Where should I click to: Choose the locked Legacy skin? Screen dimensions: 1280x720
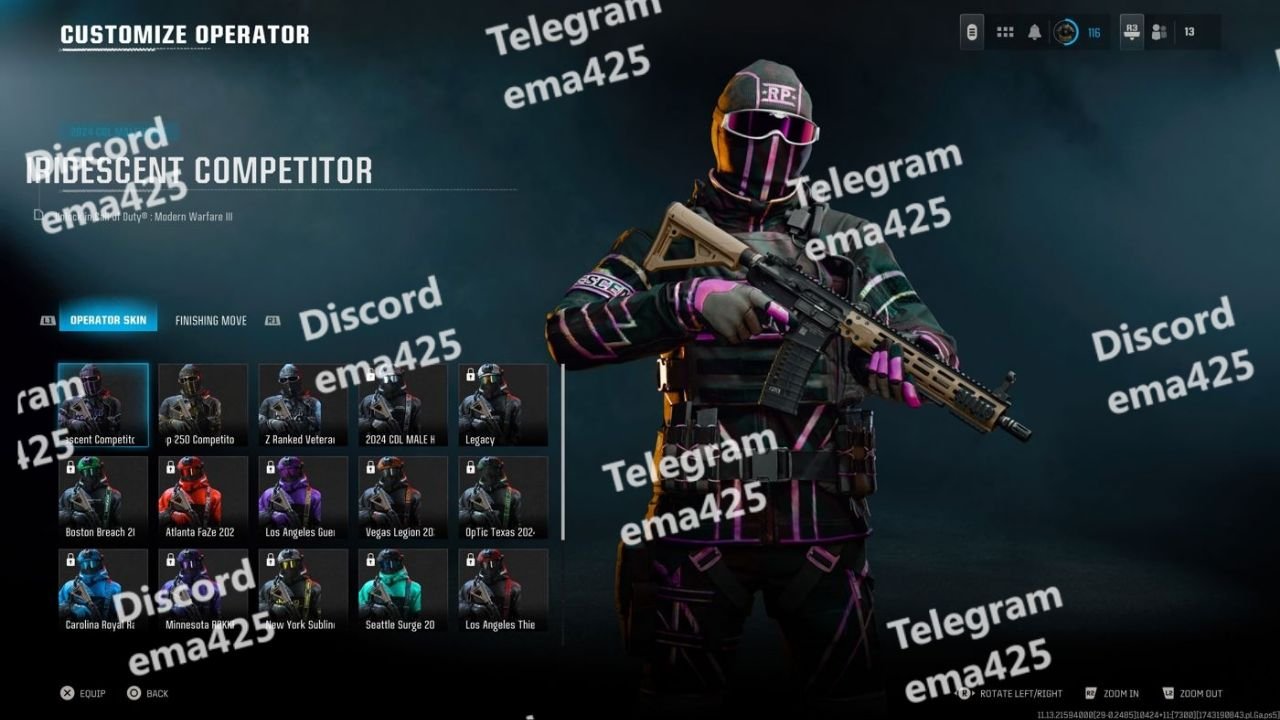click(x=503, y=404)
